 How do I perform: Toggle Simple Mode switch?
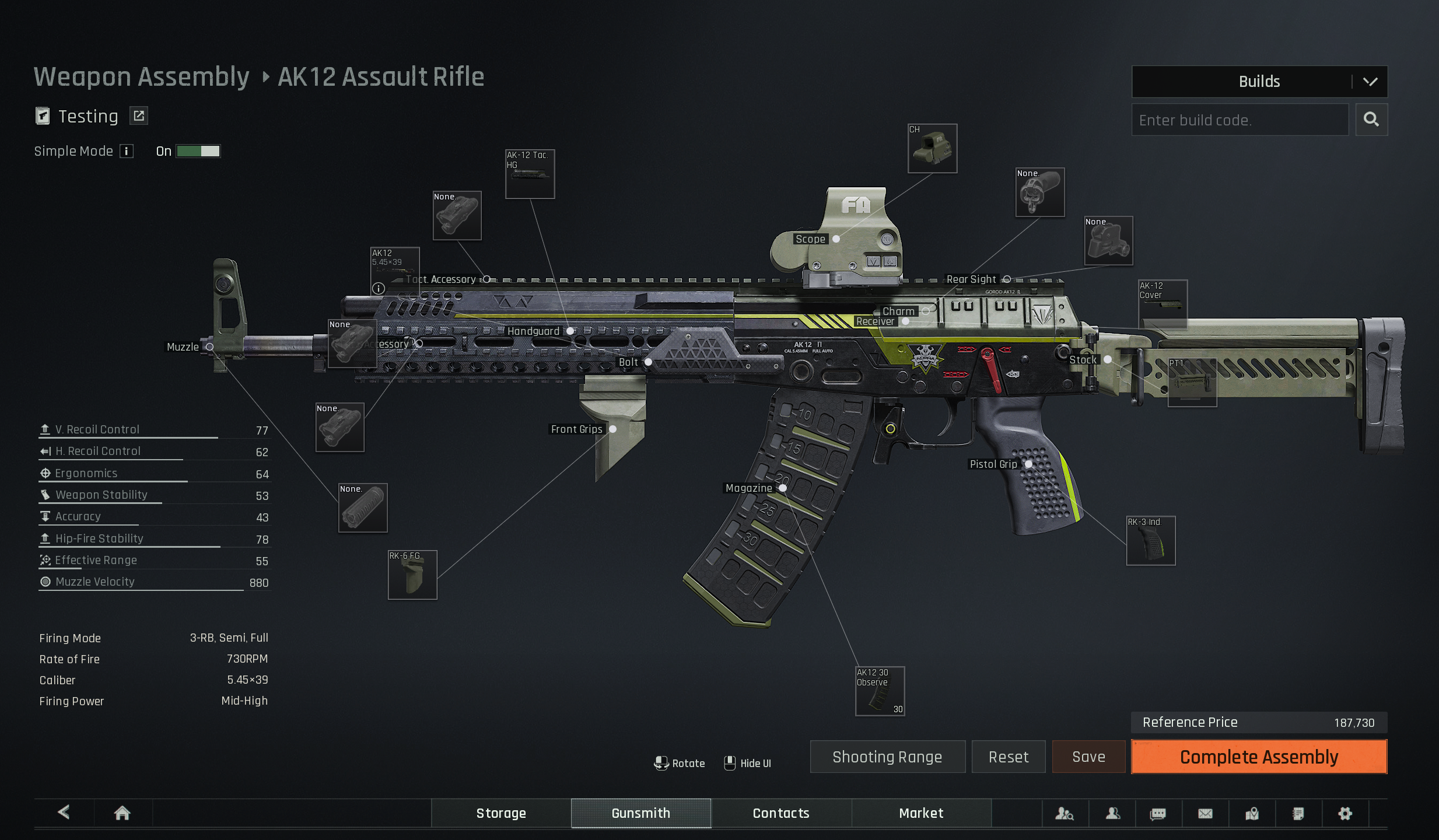pyautogui.click(x=198, y=152)
